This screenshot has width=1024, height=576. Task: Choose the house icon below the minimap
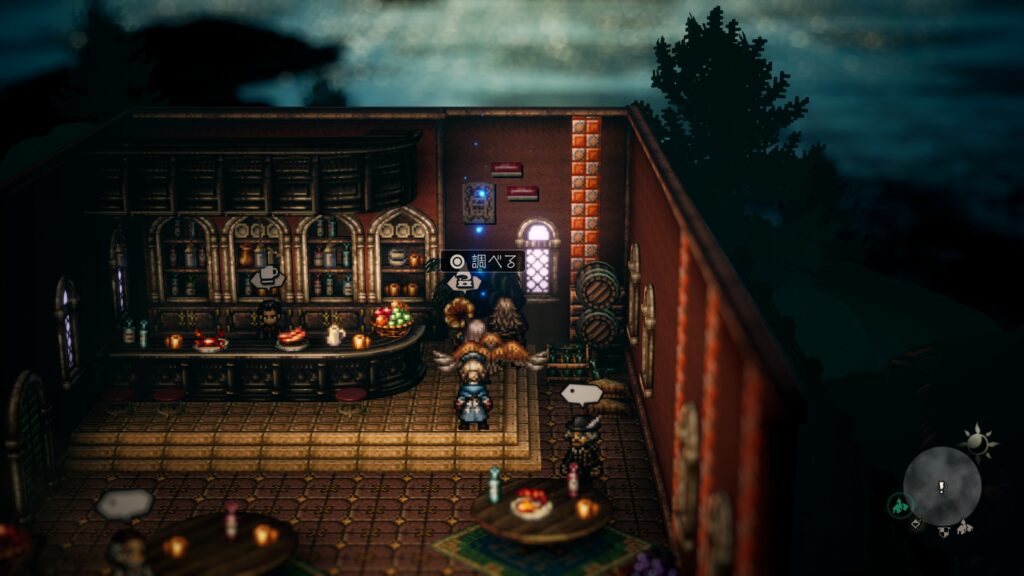click(964, 527)
